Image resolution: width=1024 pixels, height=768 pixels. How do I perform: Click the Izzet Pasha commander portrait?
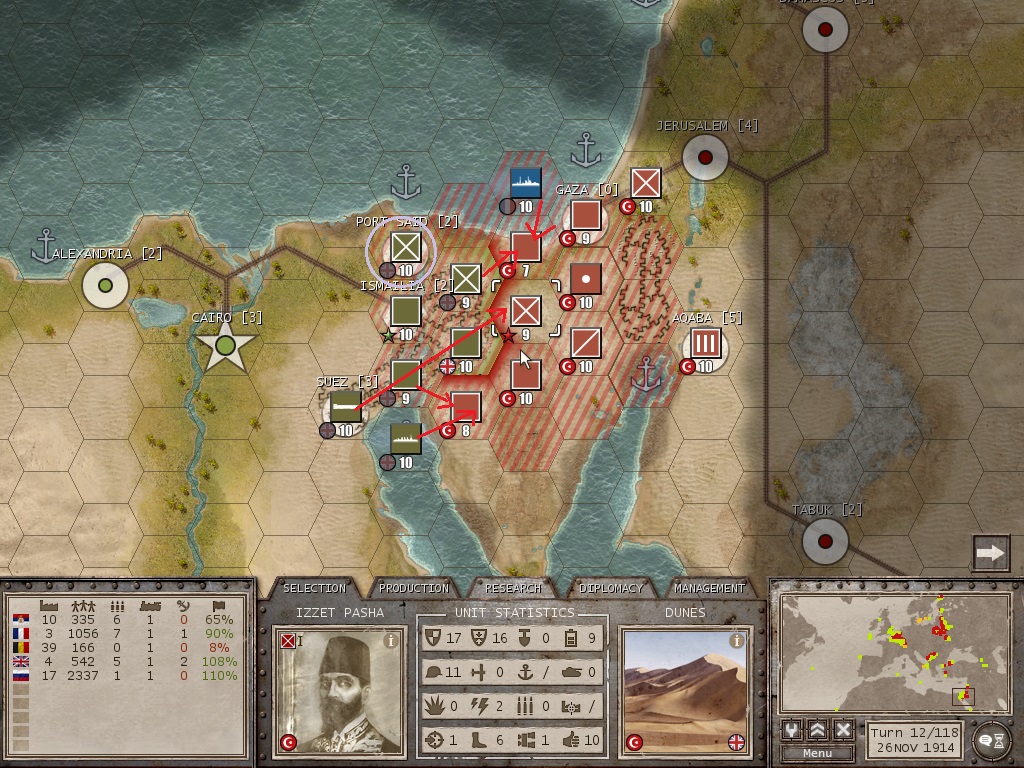[335, 692]
